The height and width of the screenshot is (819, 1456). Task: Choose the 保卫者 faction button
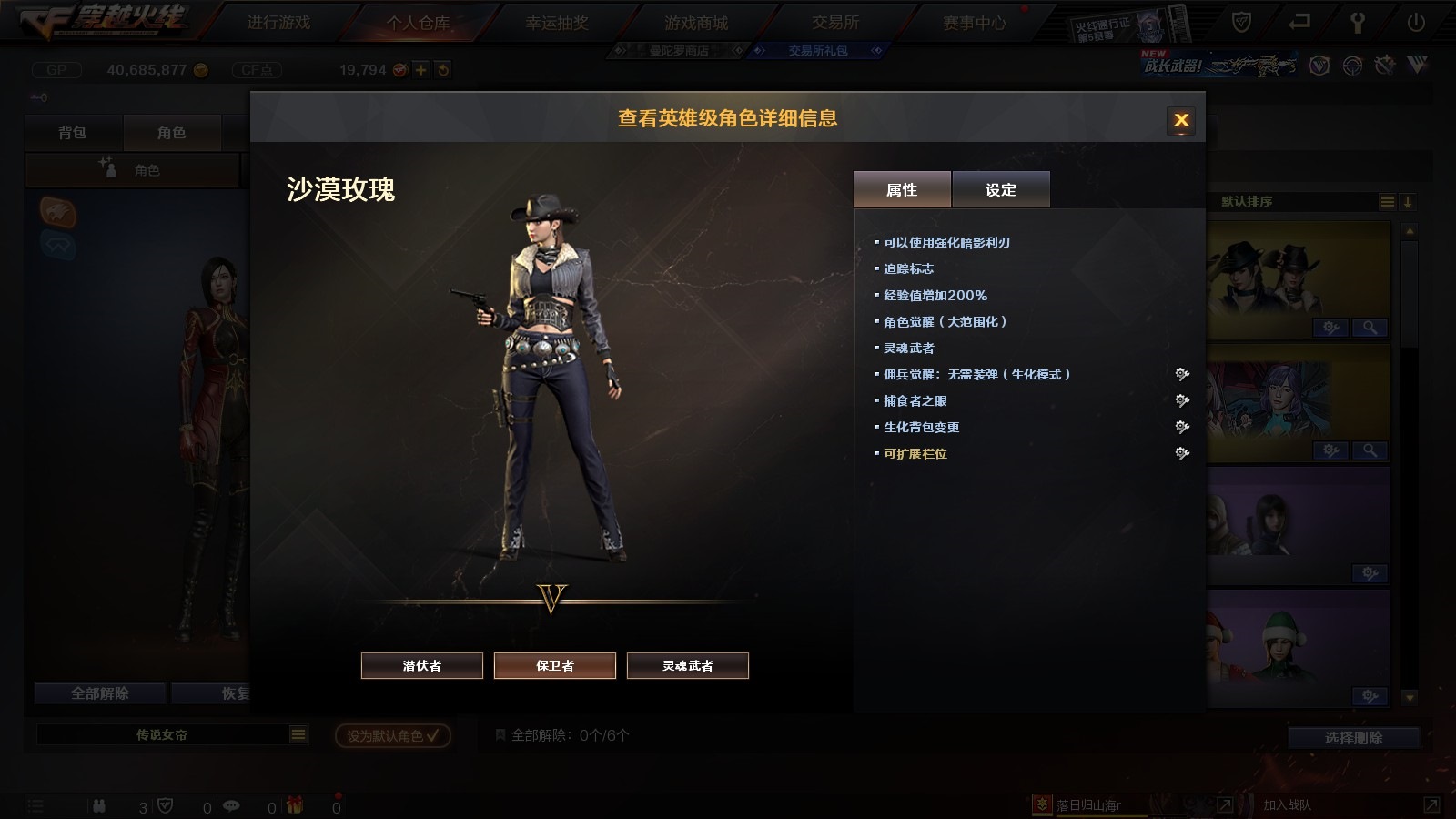pos(555,665)
